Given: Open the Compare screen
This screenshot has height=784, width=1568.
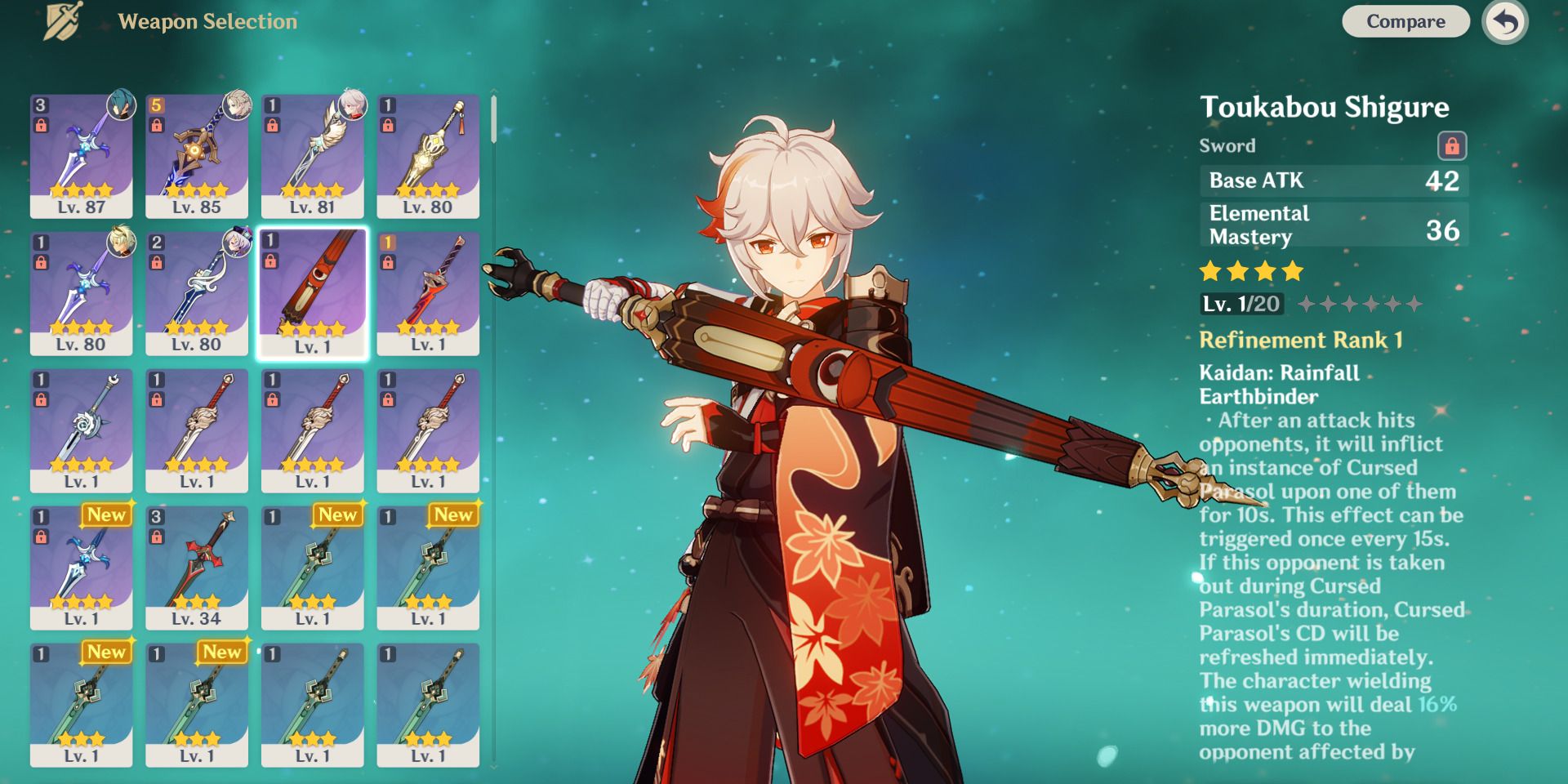Looking at the screenshot, I should (1405, 22).
